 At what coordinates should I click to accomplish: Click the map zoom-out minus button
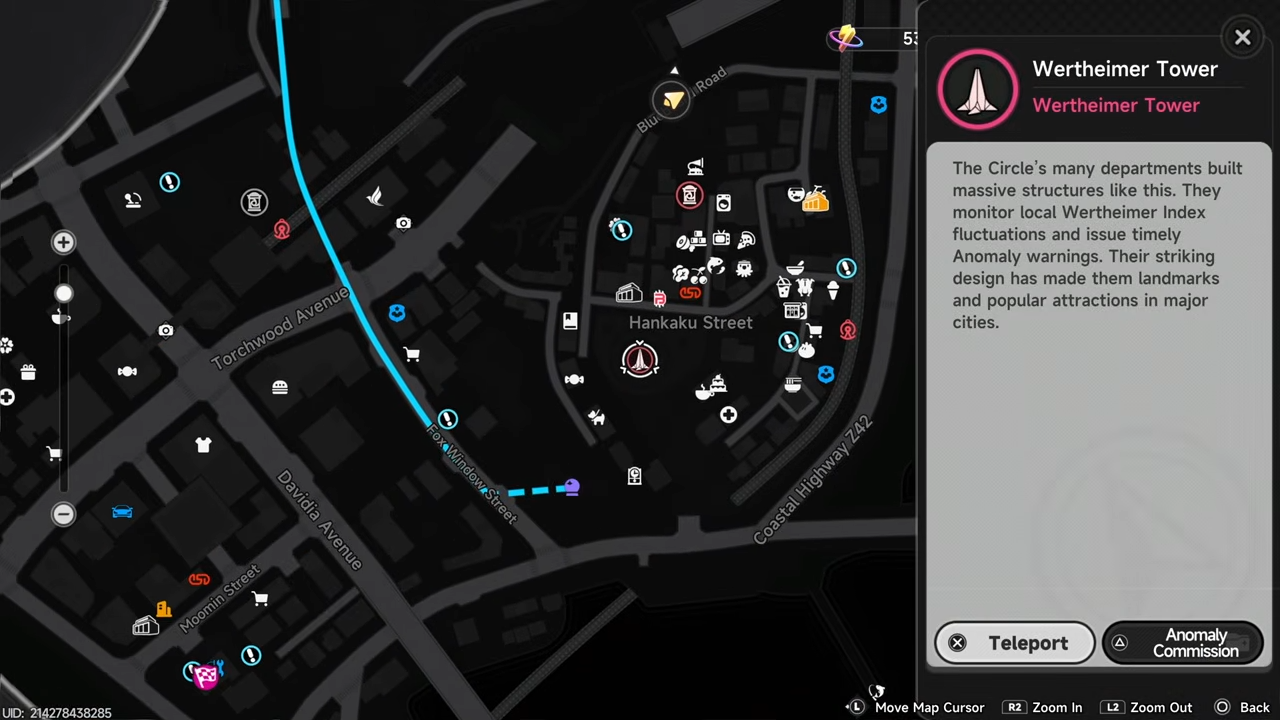[63, 513]
